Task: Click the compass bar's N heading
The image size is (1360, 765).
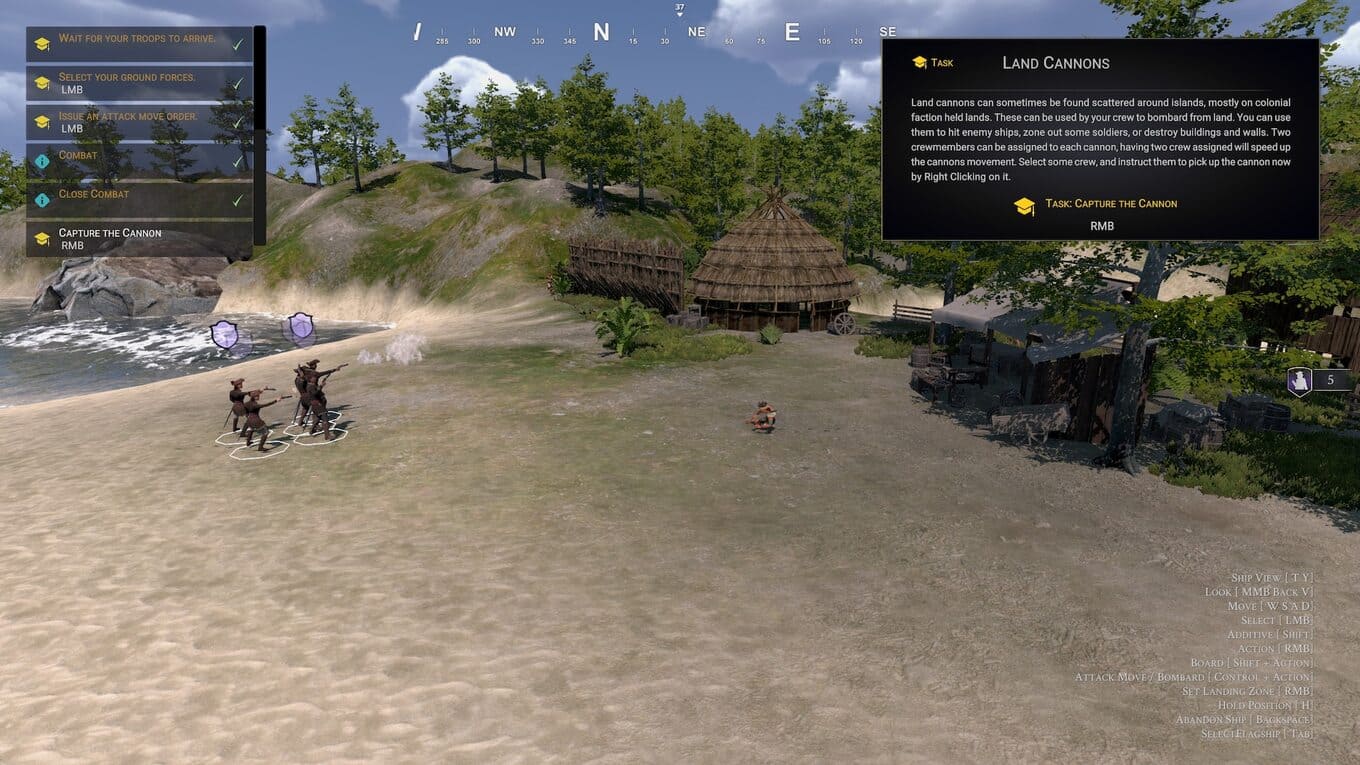Action: point(601,33)
